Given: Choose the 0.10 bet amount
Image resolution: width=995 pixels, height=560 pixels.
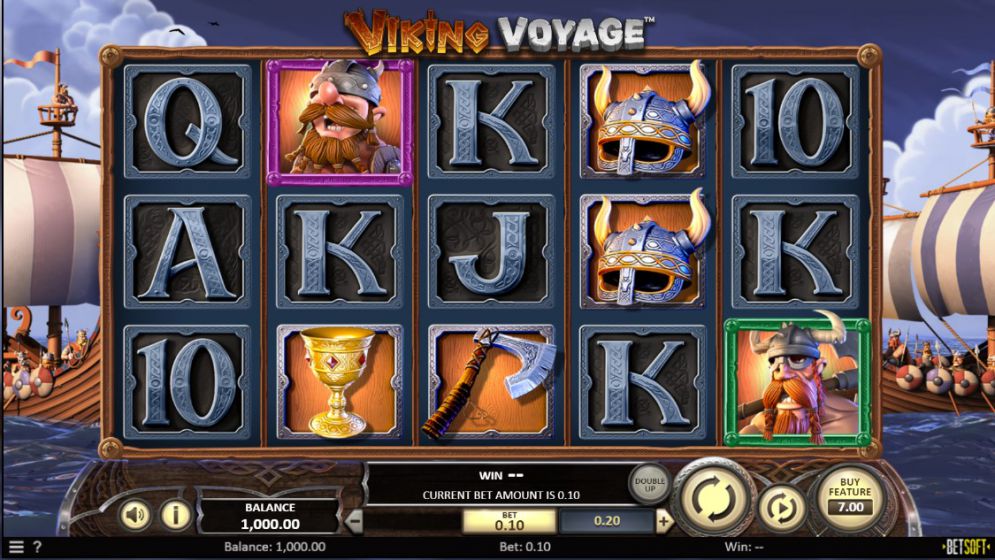Looking at the screenshot, I should point(509,521).
